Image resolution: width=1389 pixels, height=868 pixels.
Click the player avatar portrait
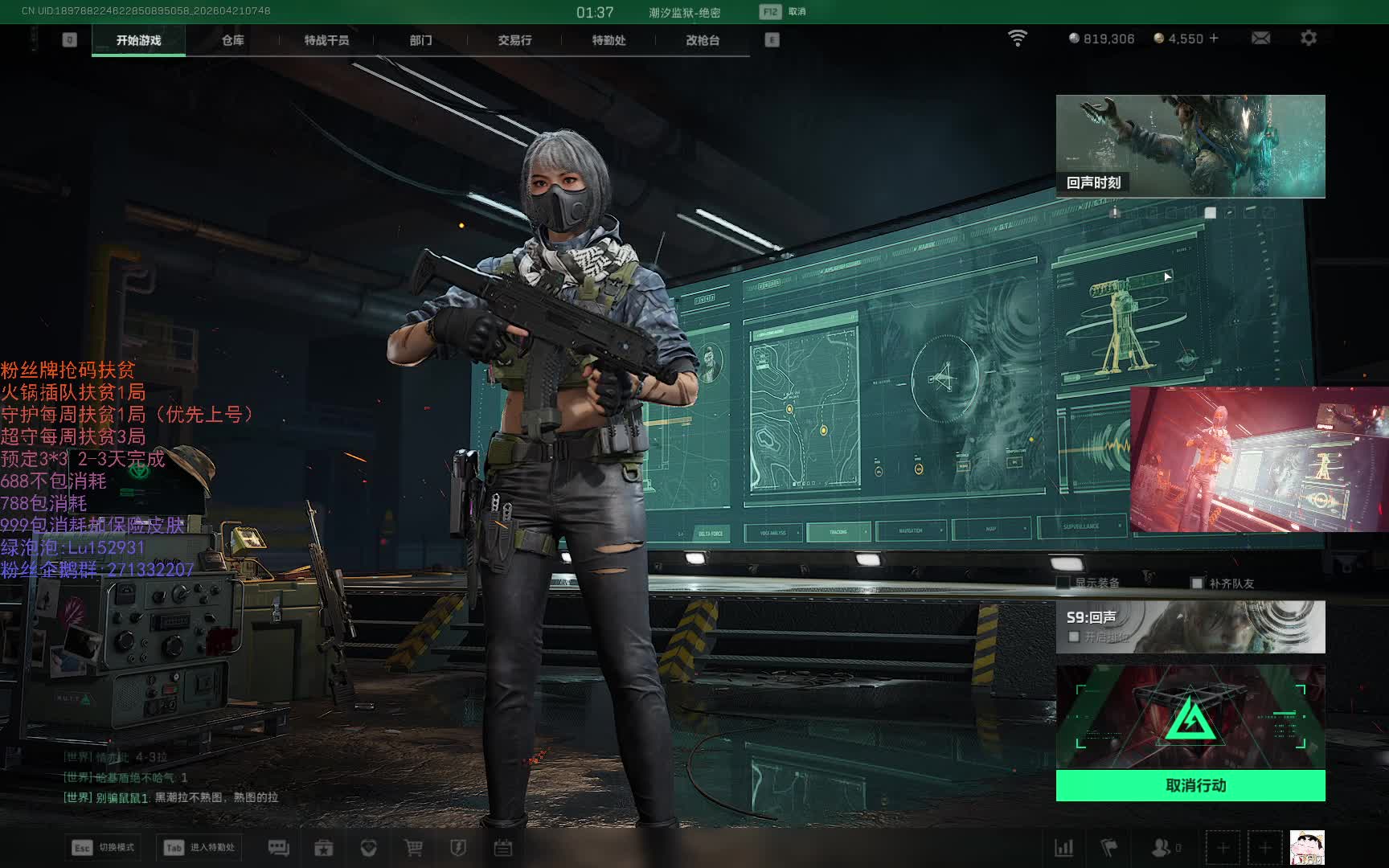click(1307, 848)
